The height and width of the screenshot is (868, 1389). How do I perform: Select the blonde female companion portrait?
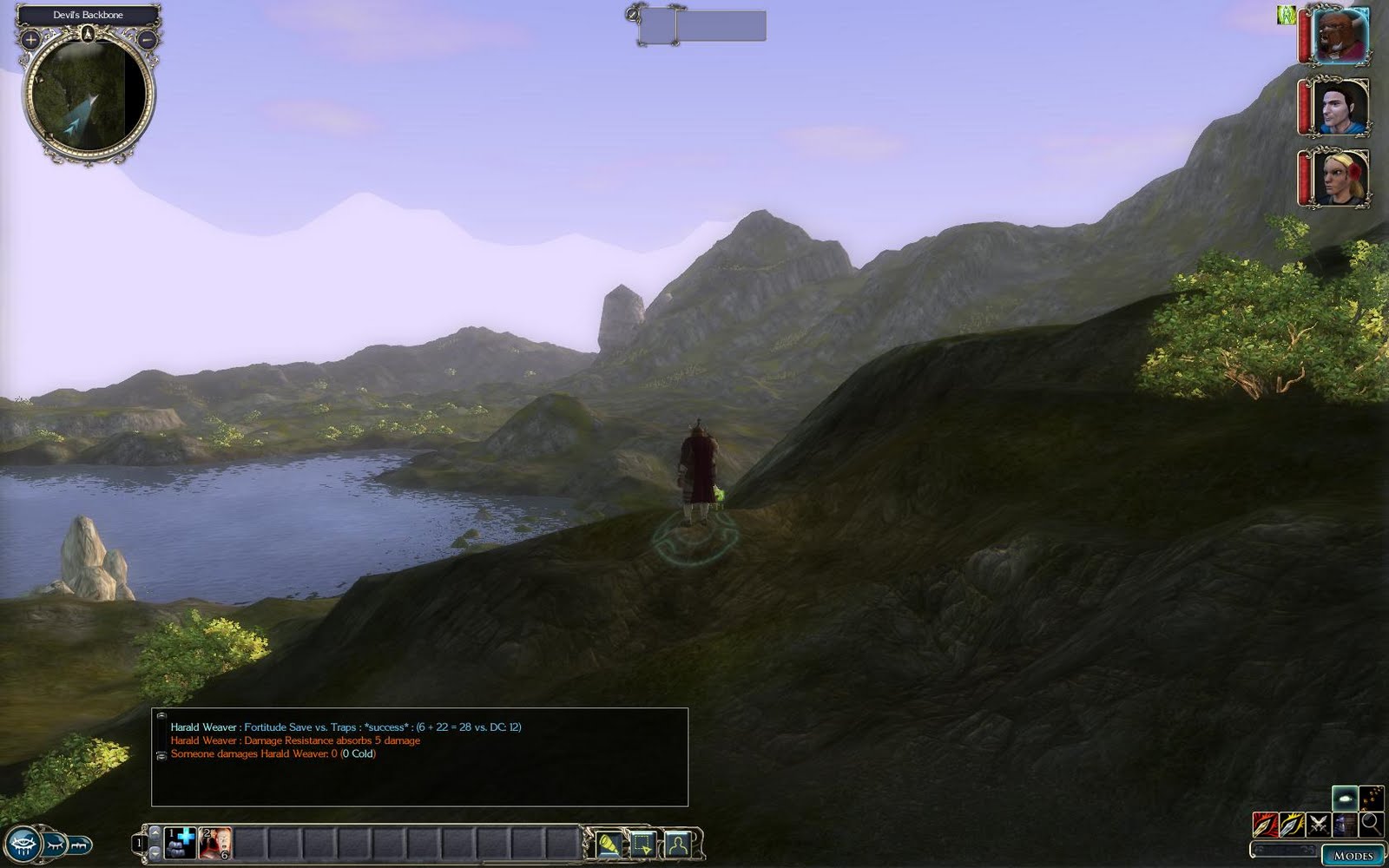tap(1340, 178)
